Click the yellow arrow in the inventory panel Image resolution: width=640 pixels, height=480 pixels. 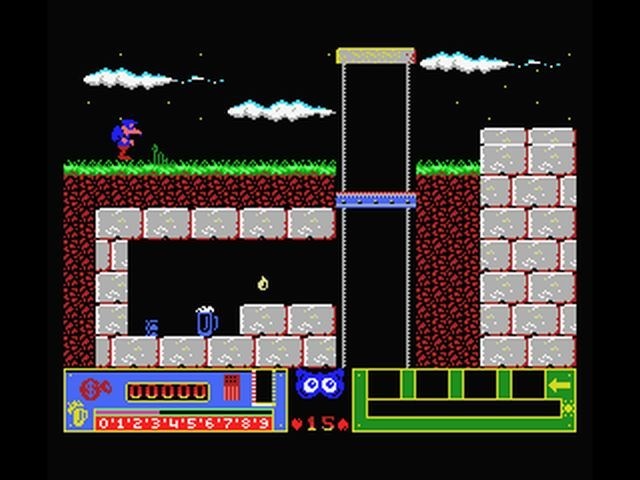point(560,384)
